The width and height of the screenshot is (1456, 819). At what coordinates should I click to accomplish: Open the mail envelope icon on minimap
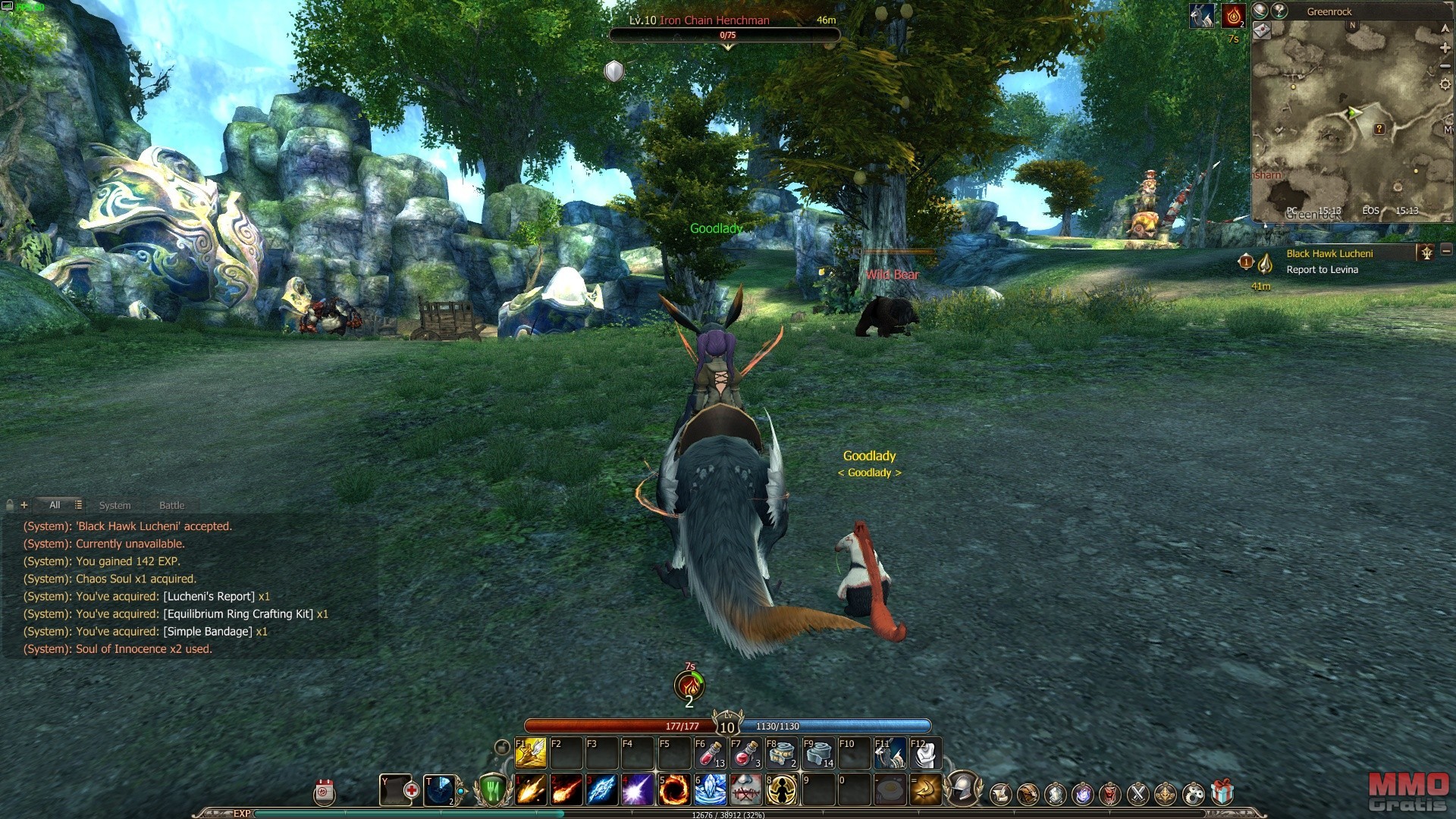[x=1262, y=30]
